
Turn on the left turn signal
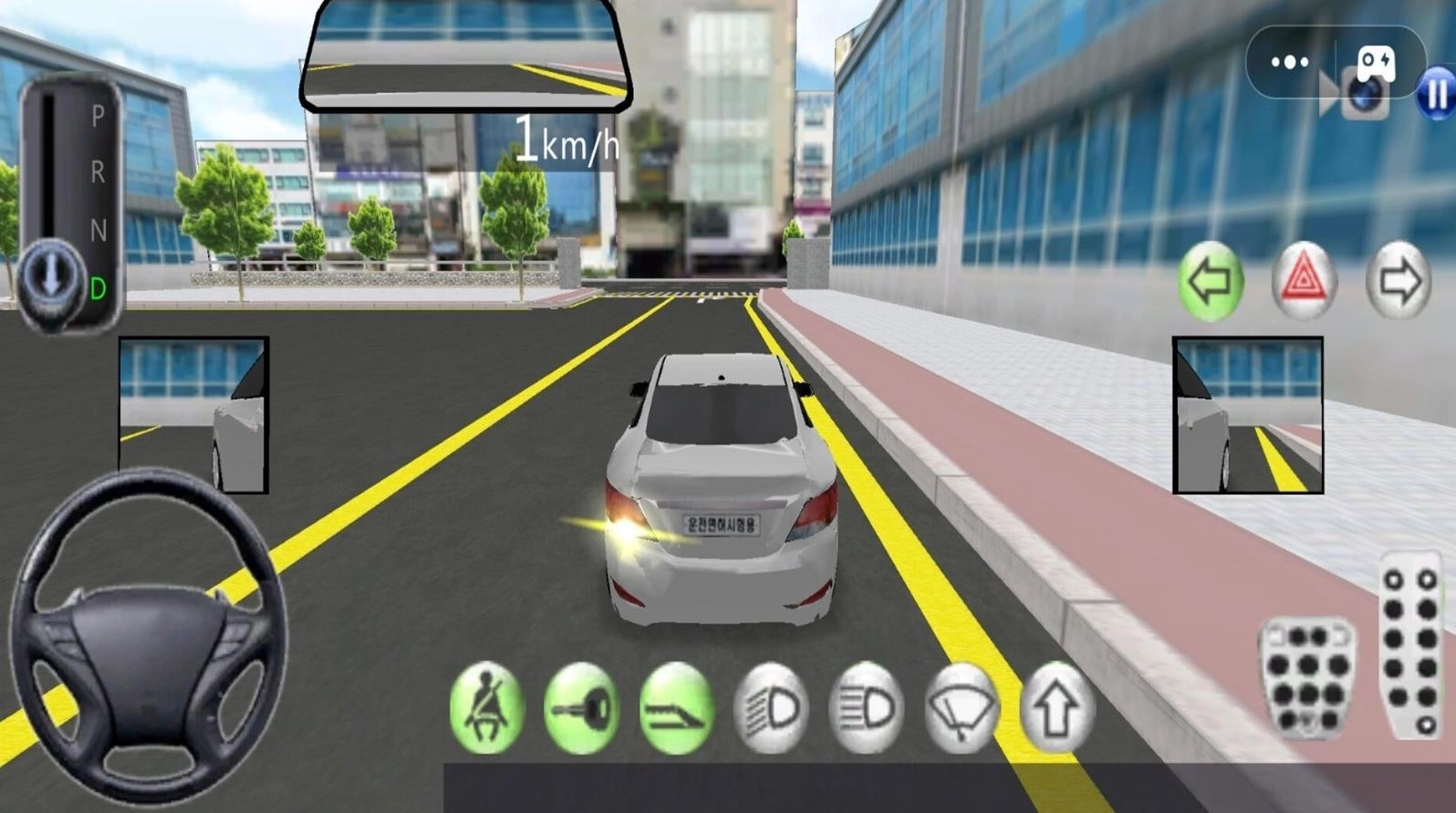(1211, 281)
